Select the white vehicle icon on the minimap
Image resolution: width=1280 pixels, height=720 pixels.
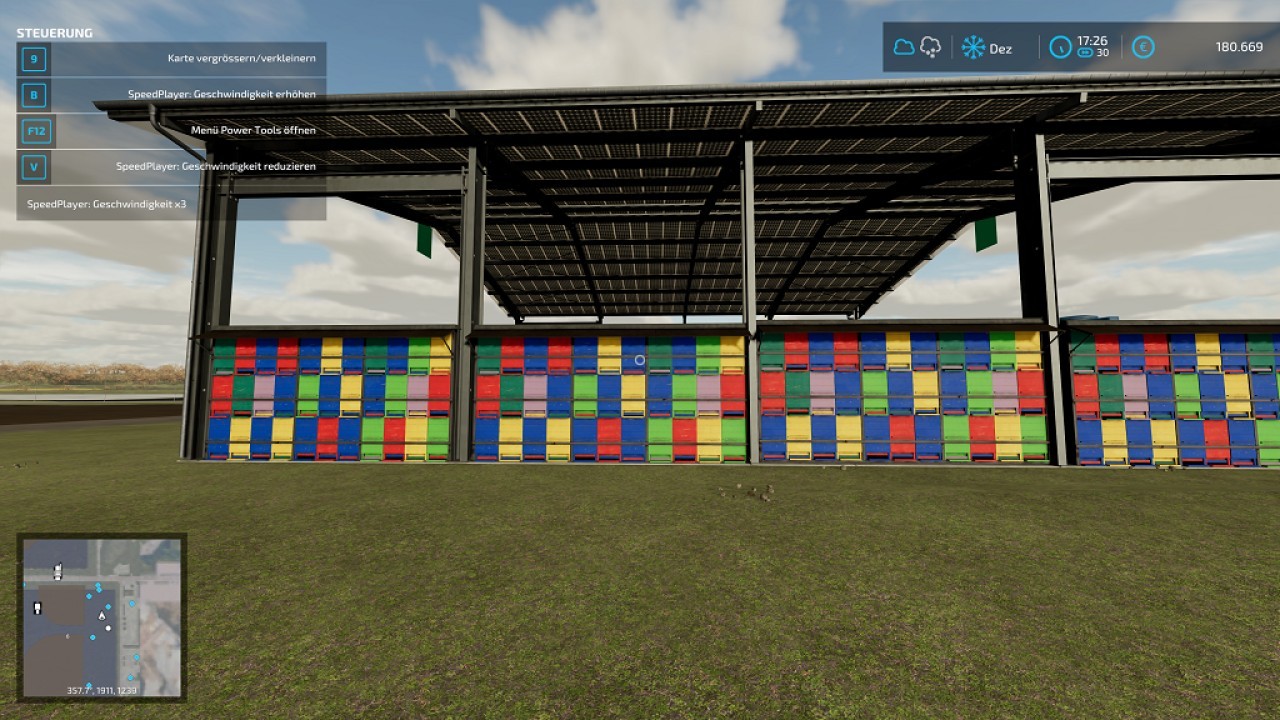(37, 607)
